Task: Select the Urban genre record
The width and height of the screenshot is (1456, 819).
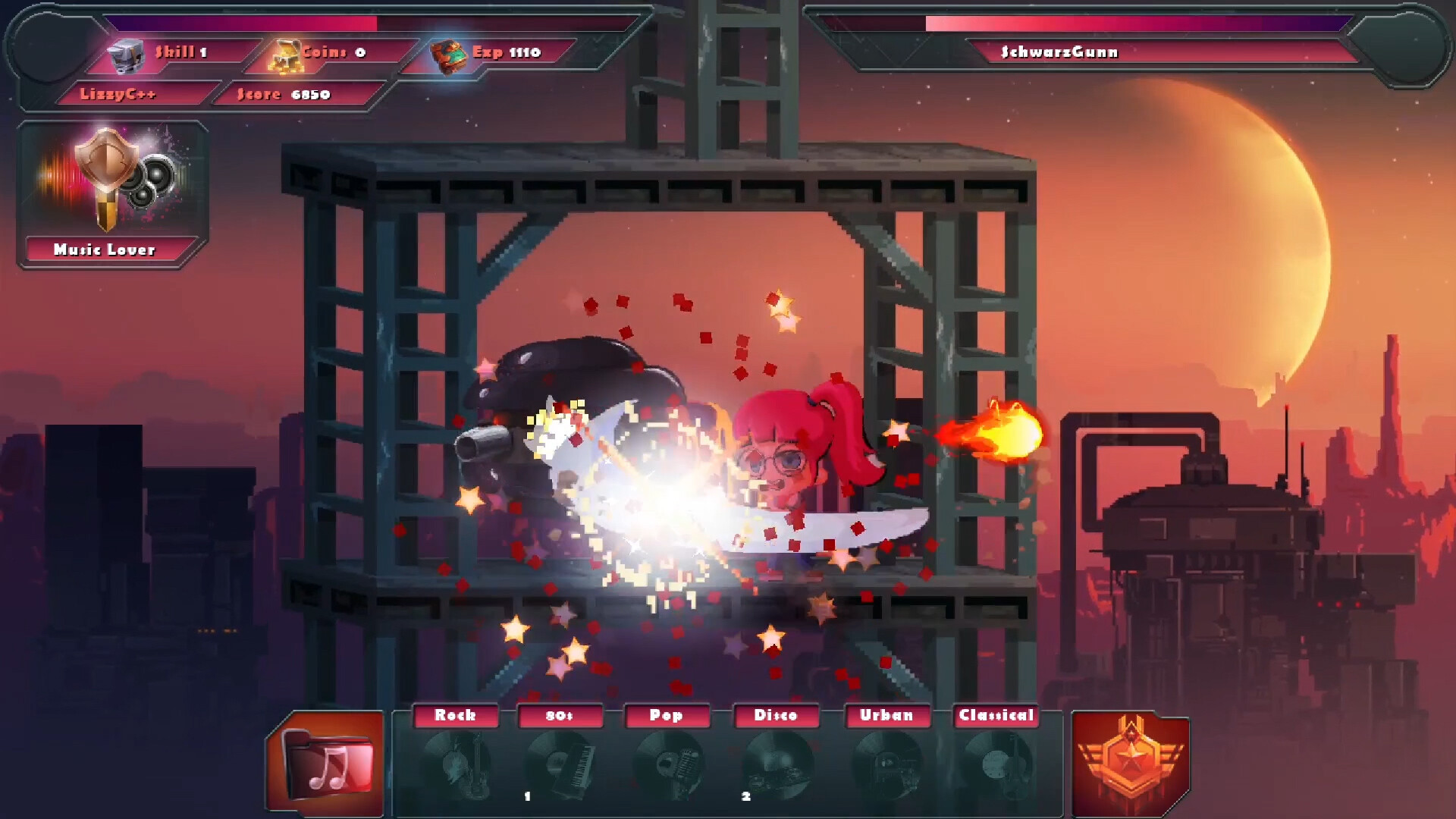Action: click(x=886, y=762)
